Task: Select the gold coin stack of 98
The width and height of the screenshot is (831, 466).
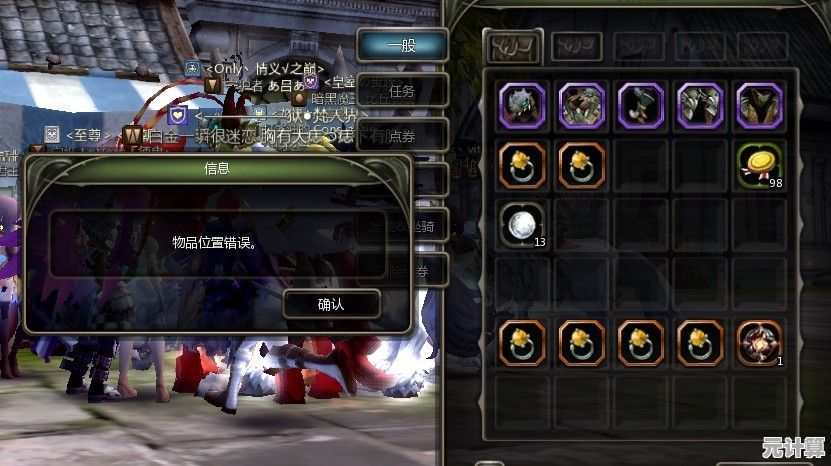Action: pyautogui.click(x=760, y=165)
